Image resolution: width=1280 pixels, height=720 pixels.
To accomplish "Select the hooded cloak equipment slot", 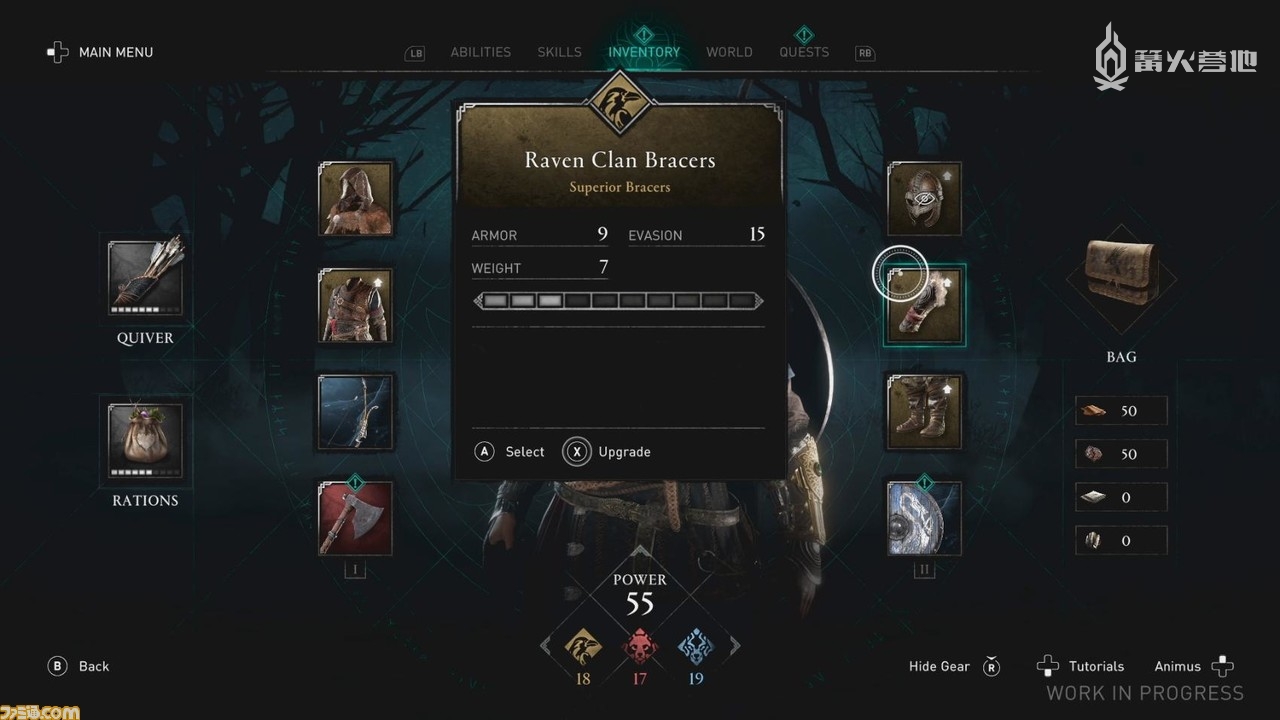I will pos(356,199).
